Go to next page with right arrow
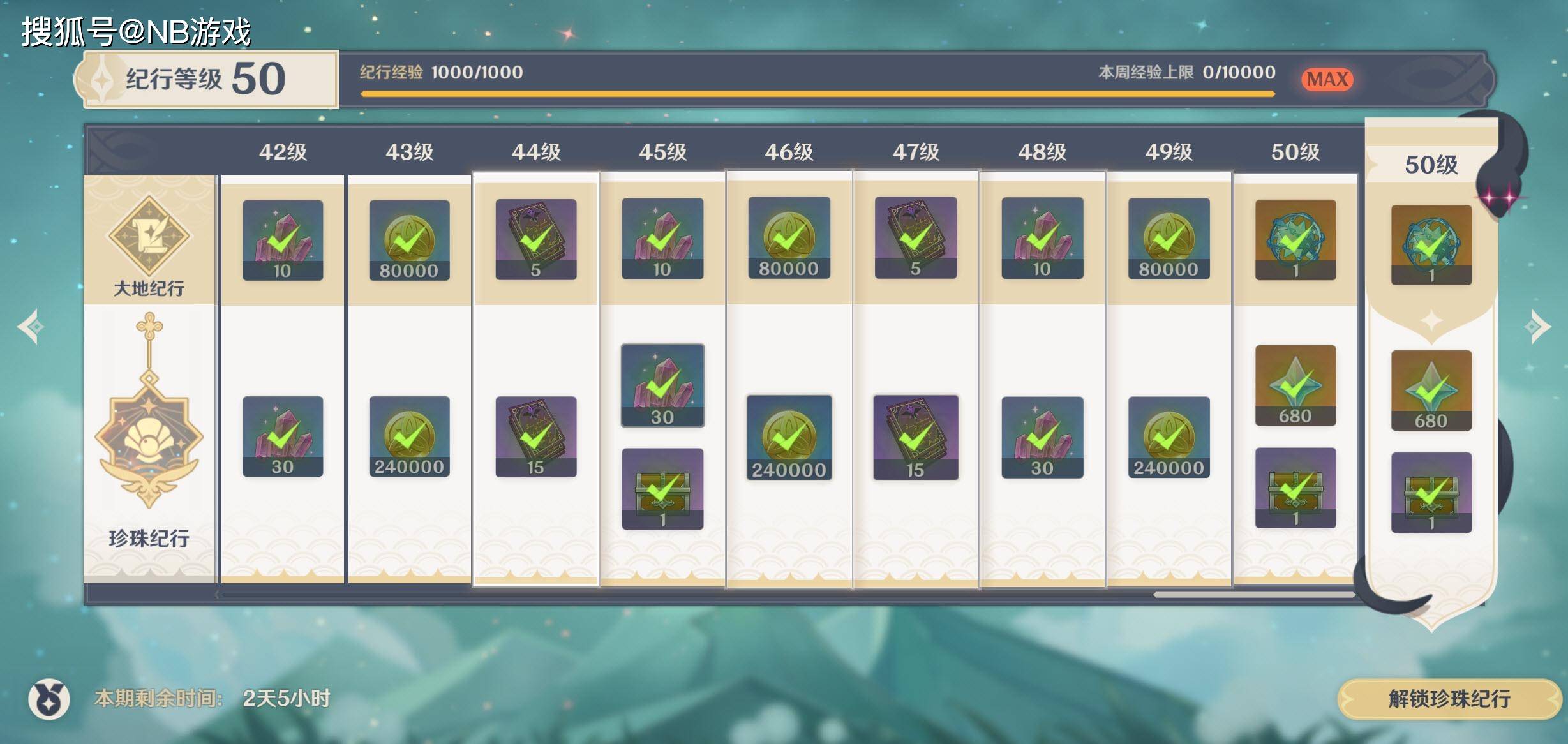The width and height of the screenshot is (1568, 744). (x=1537, y=327)
